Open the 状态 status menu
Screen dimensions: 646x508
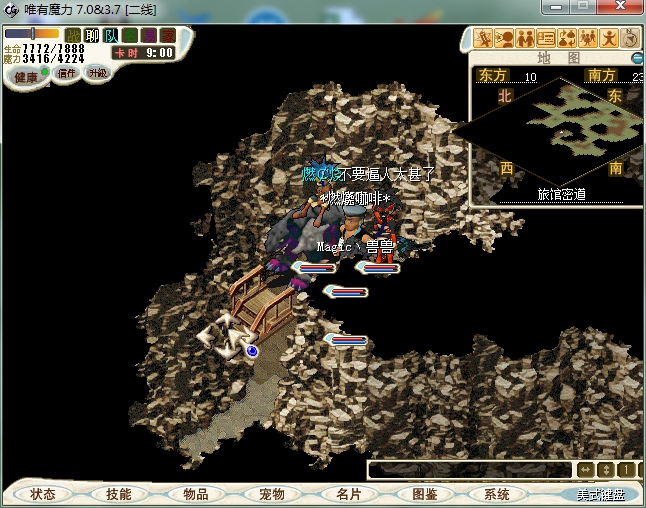click(43, 494)
